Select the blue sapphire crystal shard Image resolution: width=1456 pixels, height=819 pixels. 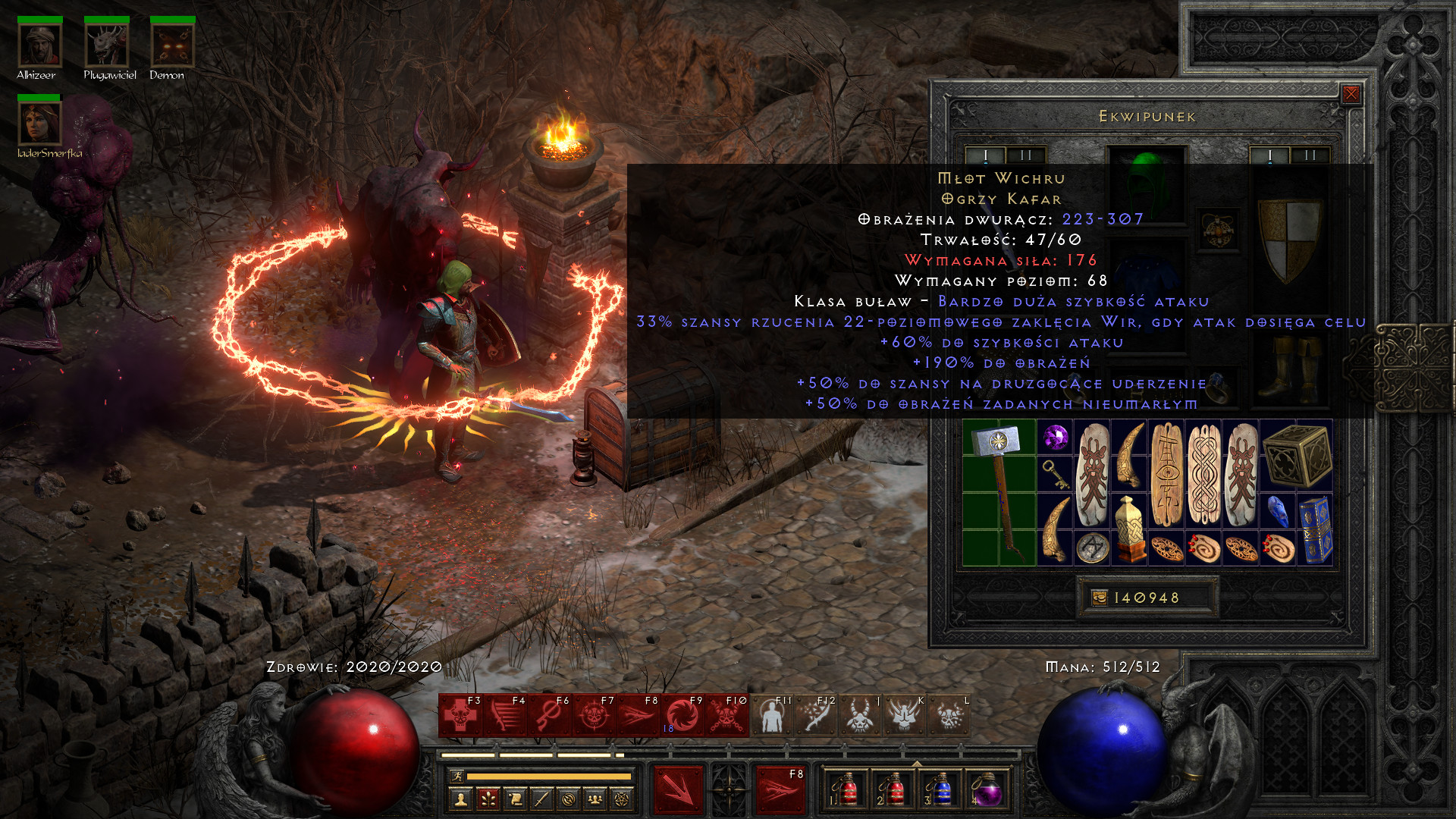point(1278,511)
